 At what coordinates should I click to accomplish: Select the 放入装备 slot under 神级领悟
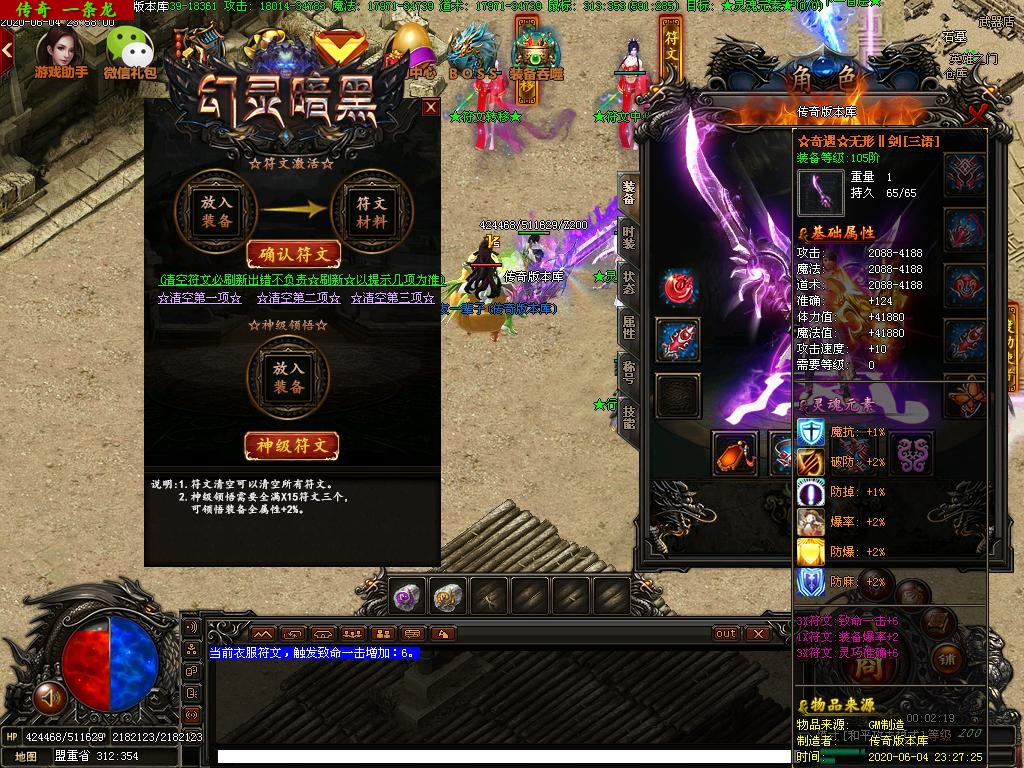289,376
